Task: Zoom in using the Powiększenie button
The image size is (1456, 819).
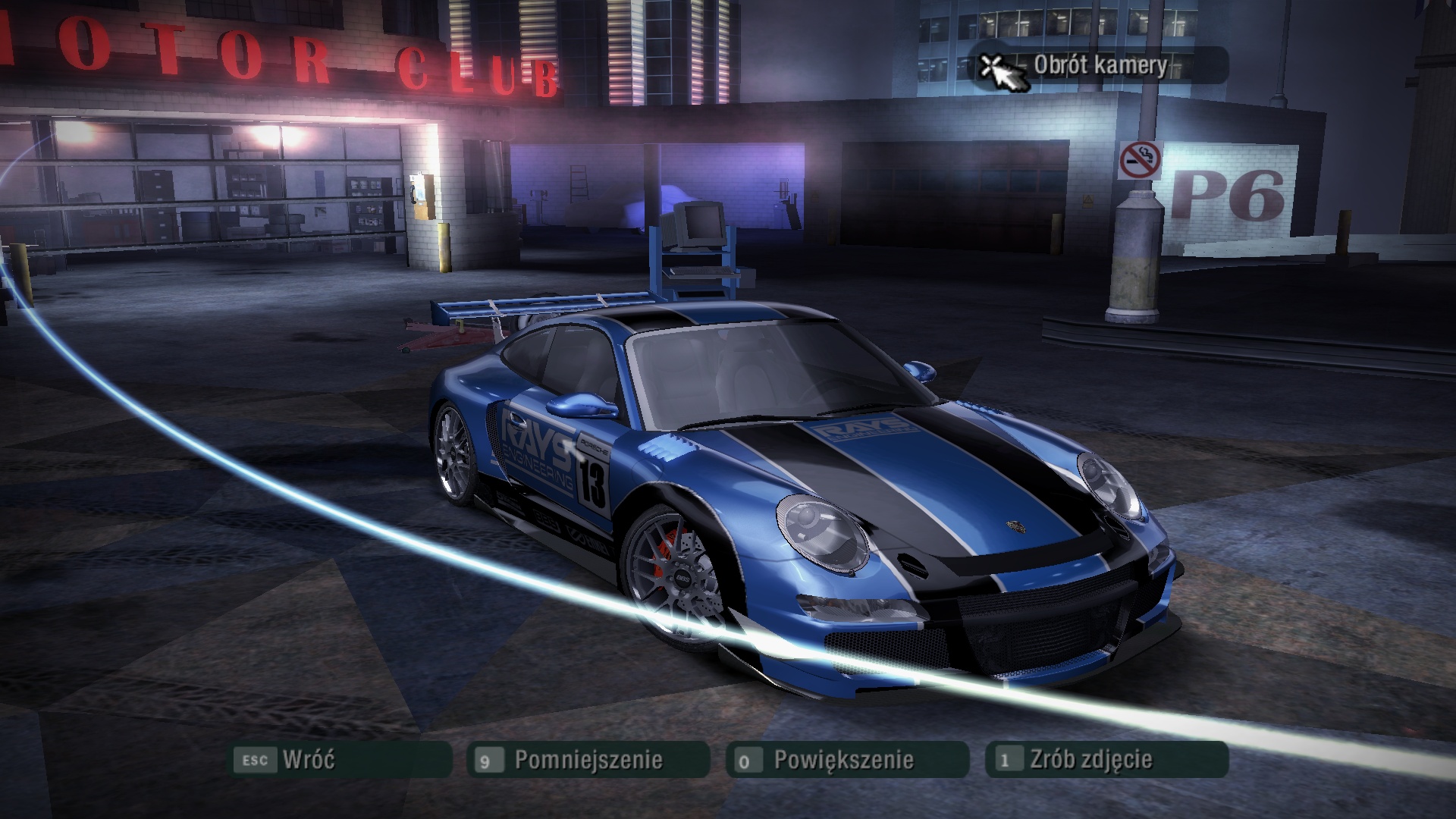Action: click(846, 759)
